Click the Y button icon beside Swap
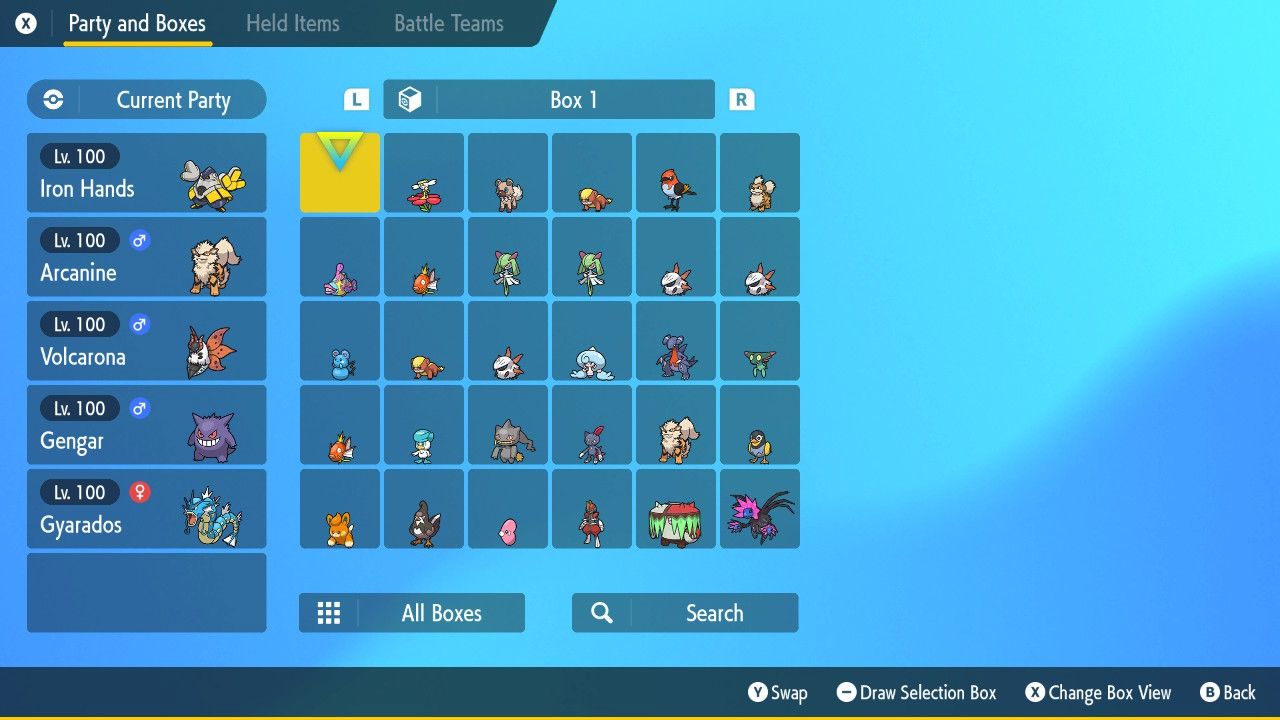1280x720 pixels. point(759,692)
